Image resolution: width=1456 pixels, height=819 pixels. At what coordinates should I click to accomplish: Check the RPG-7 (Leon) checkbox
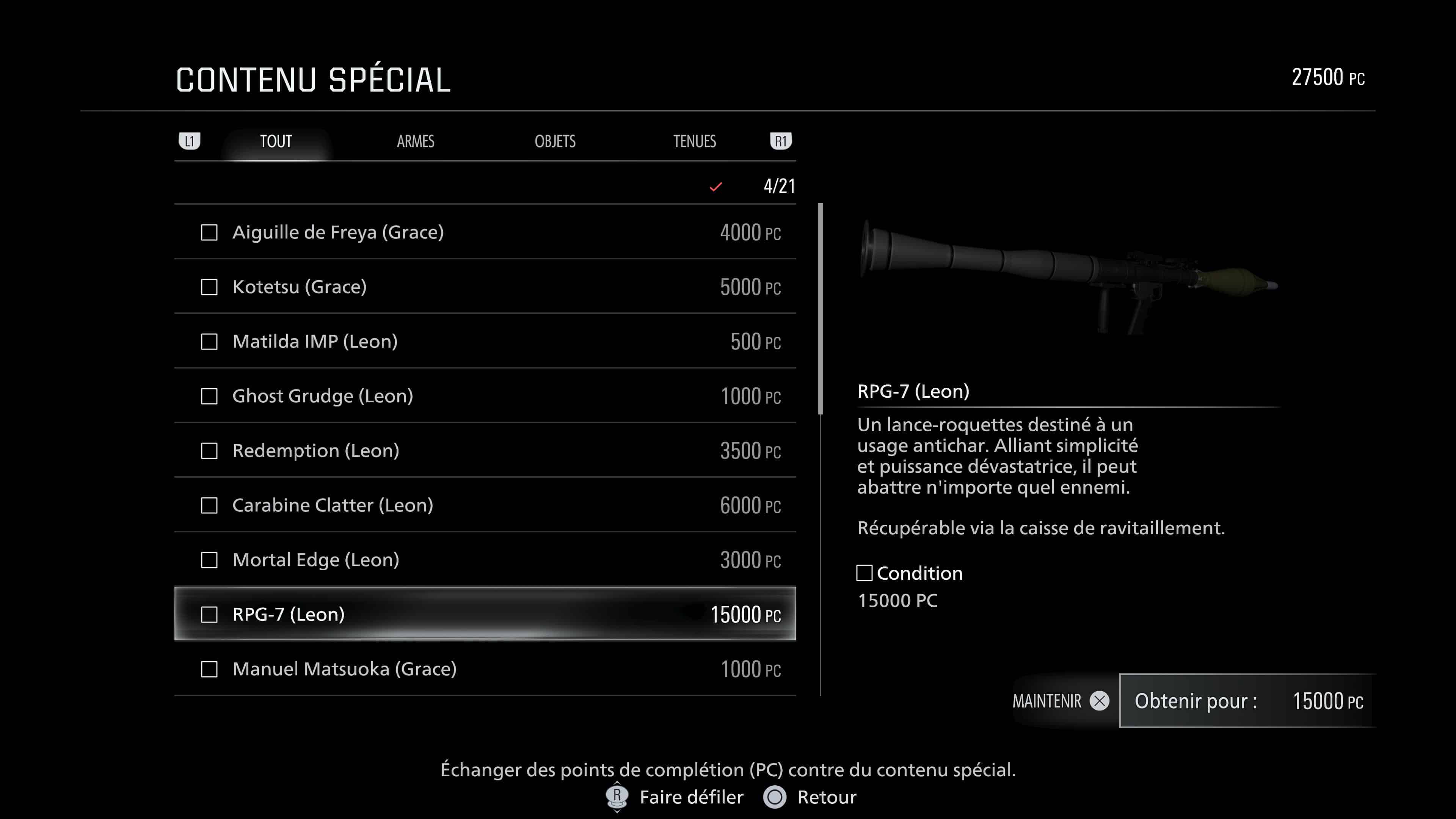point(209,614)
